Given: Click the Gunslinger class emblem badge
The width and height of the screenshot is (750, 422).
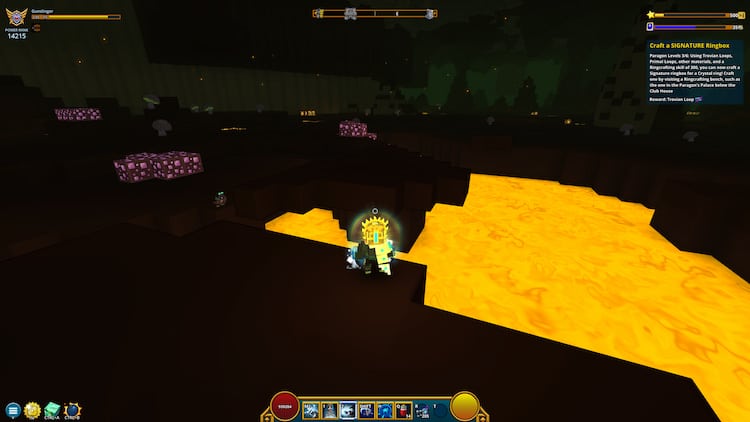Looking at the screenshot, I should 17,16.
